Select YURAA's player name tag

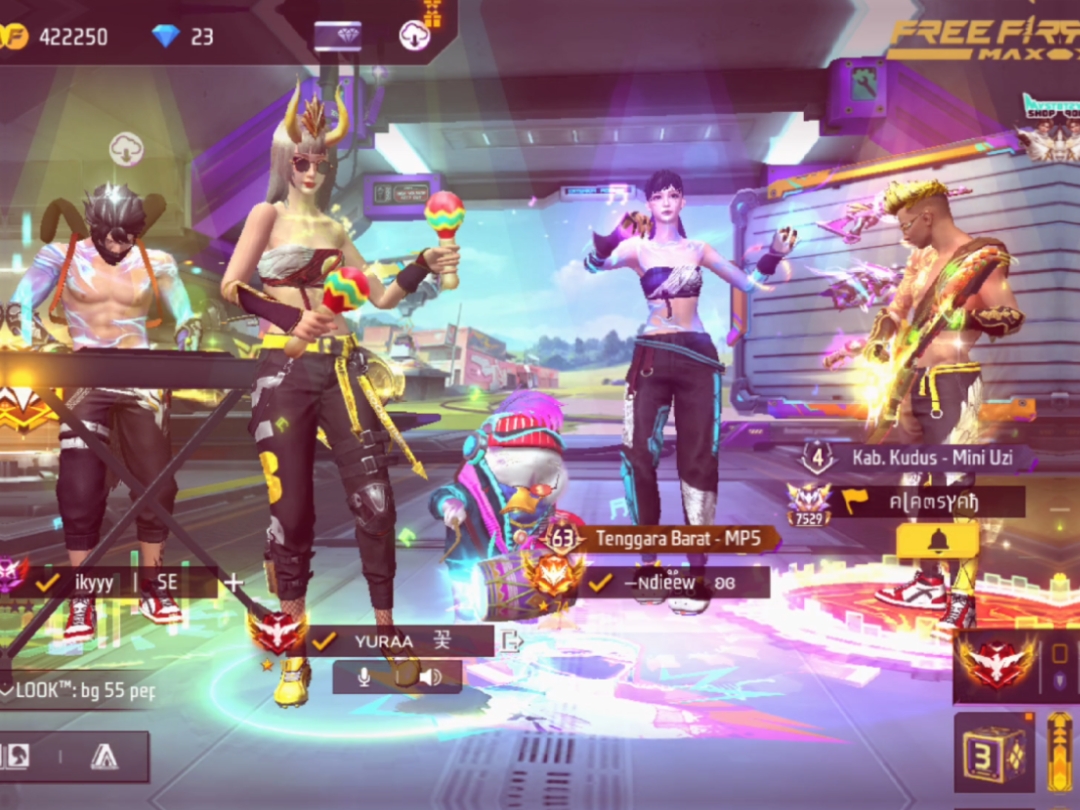pos(400,641)
